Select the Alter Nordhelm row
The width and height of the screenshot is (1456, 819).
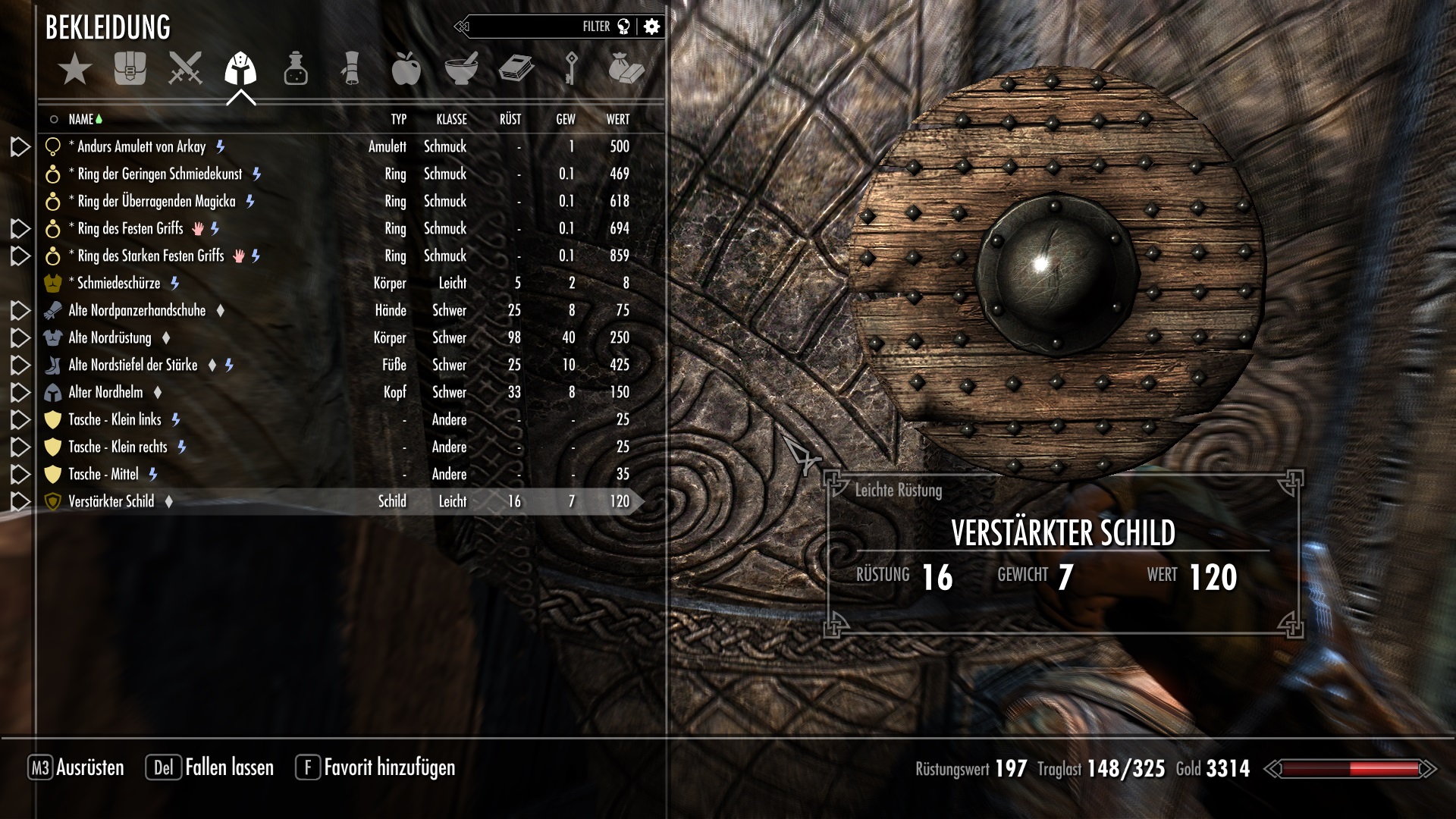(105, 393)
